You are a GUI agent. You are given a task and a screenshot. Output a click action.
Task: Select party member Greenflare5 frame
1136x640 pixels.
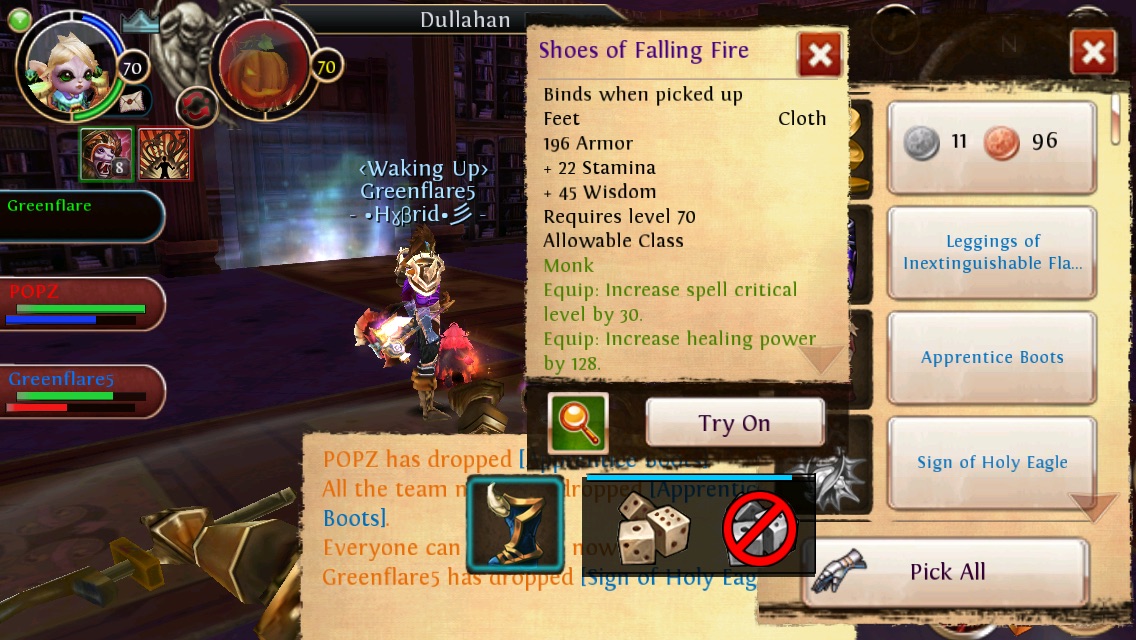click(82, 391)
